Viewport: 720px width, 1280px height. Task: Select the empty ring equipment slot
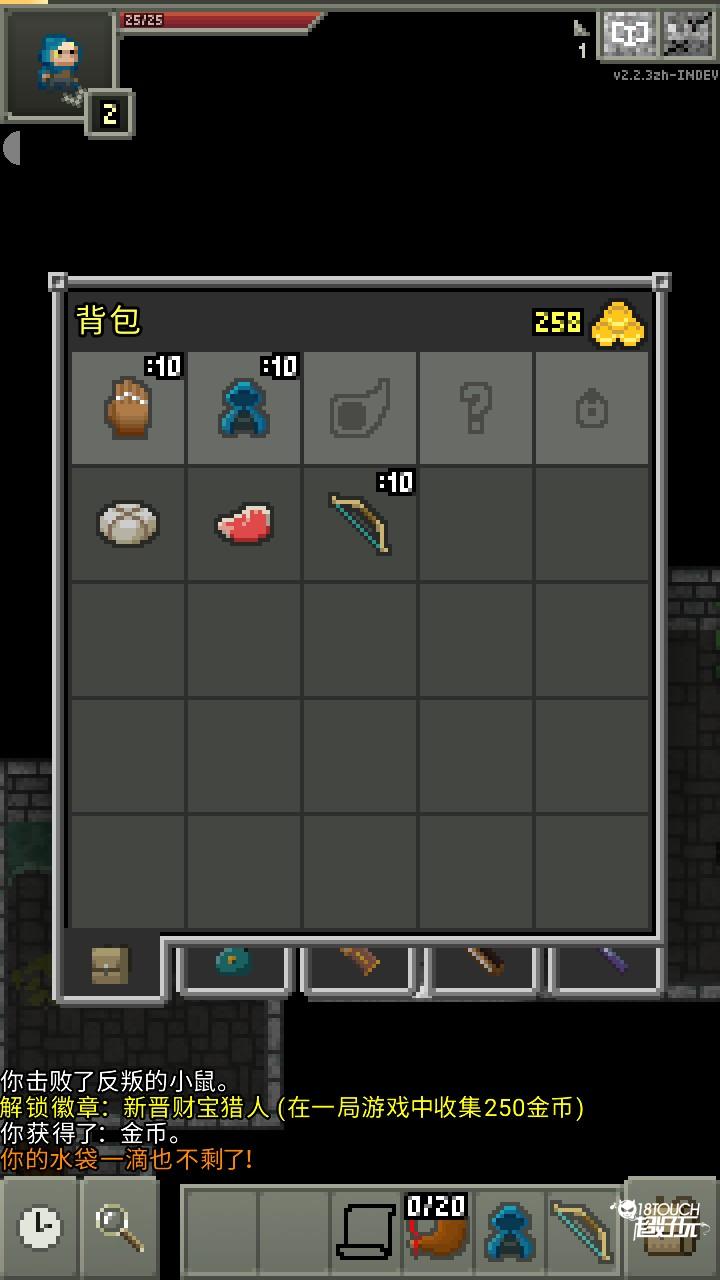click(592, 407)
